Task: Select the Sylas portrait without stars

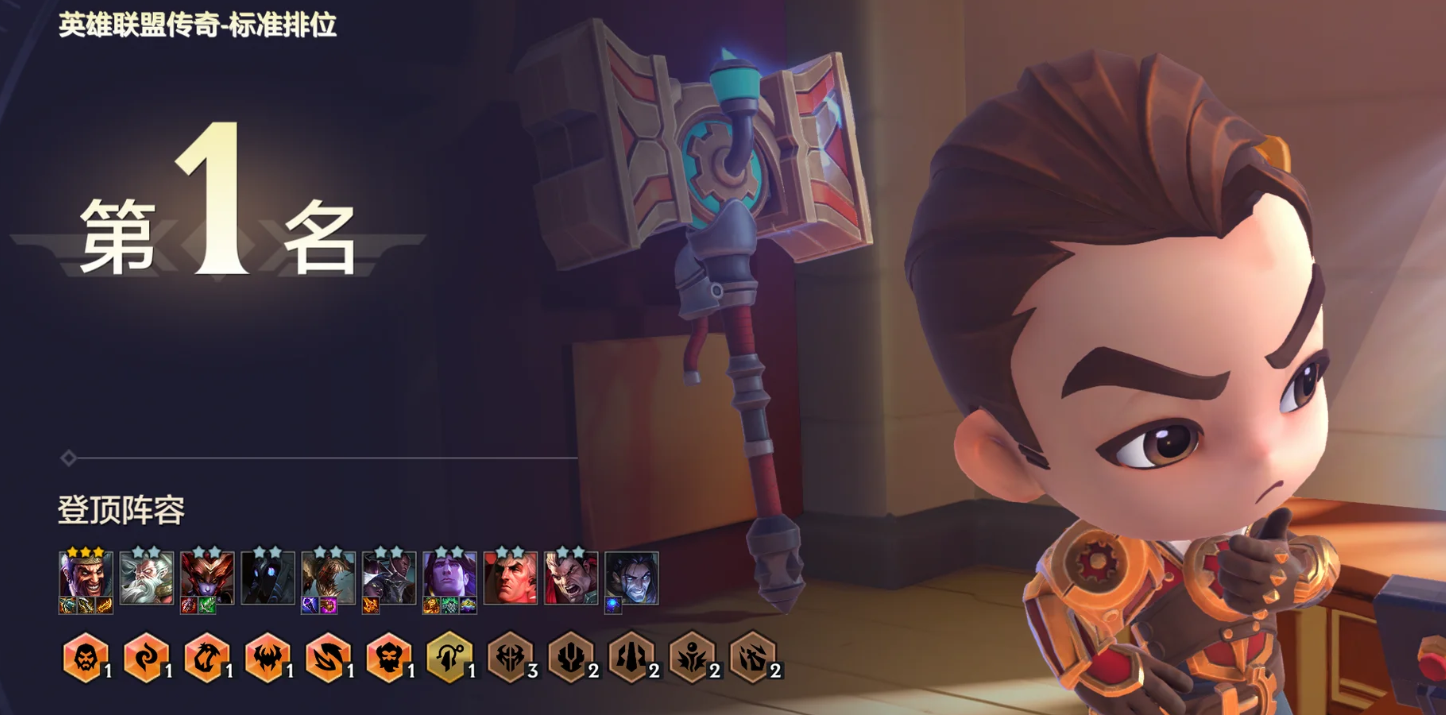Action: (631, 577)
